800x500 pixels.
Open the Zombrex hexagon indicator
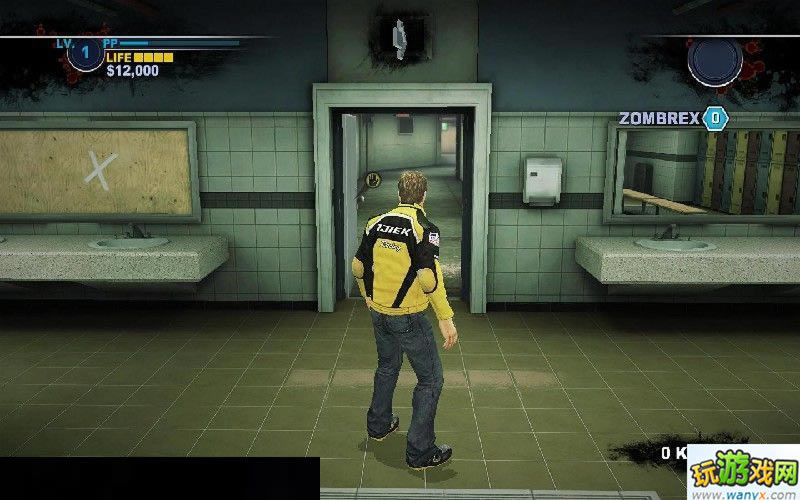715,118
